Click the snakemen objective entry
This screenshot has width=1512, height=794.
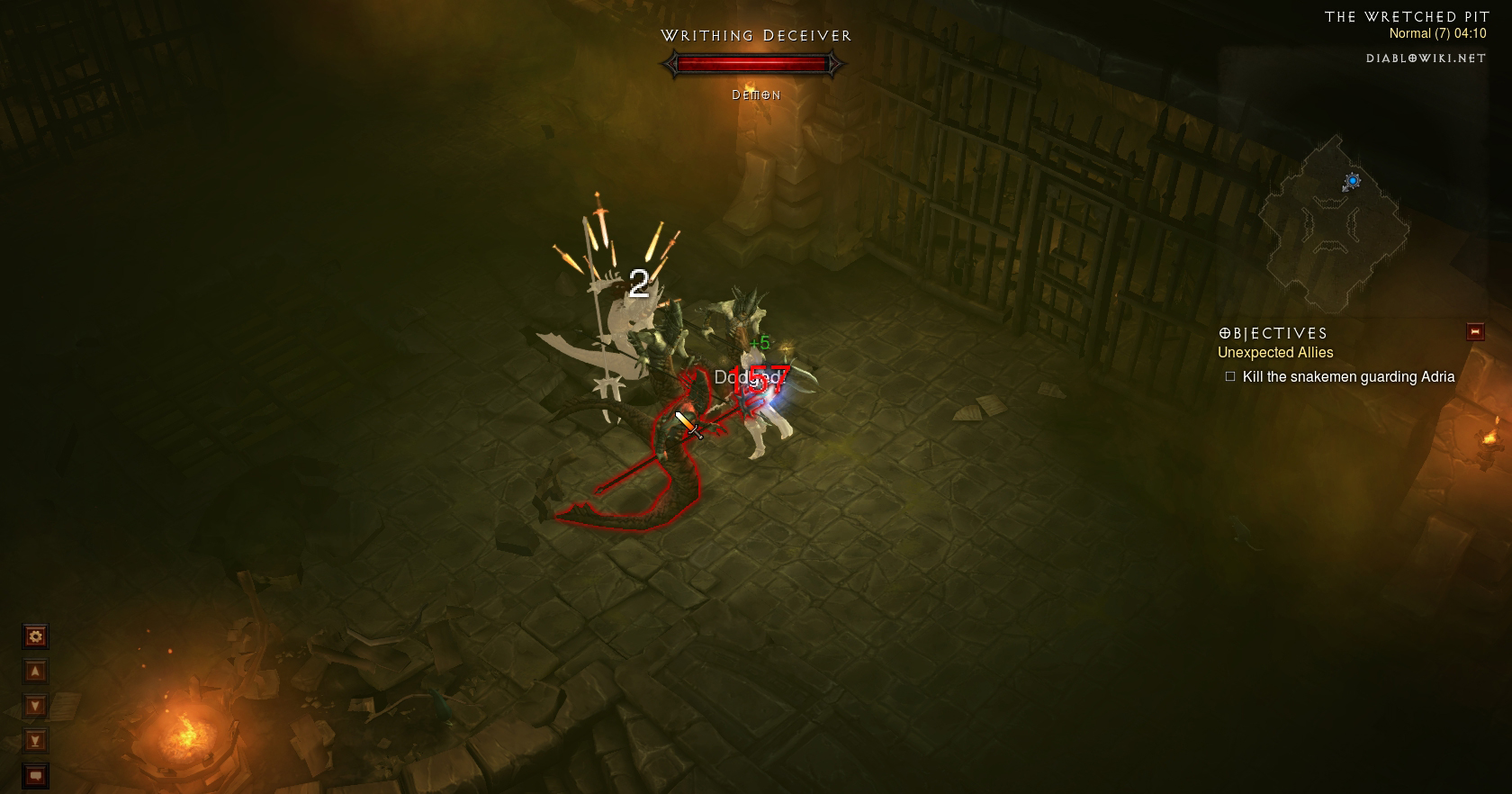click(x=1347, y=377)
